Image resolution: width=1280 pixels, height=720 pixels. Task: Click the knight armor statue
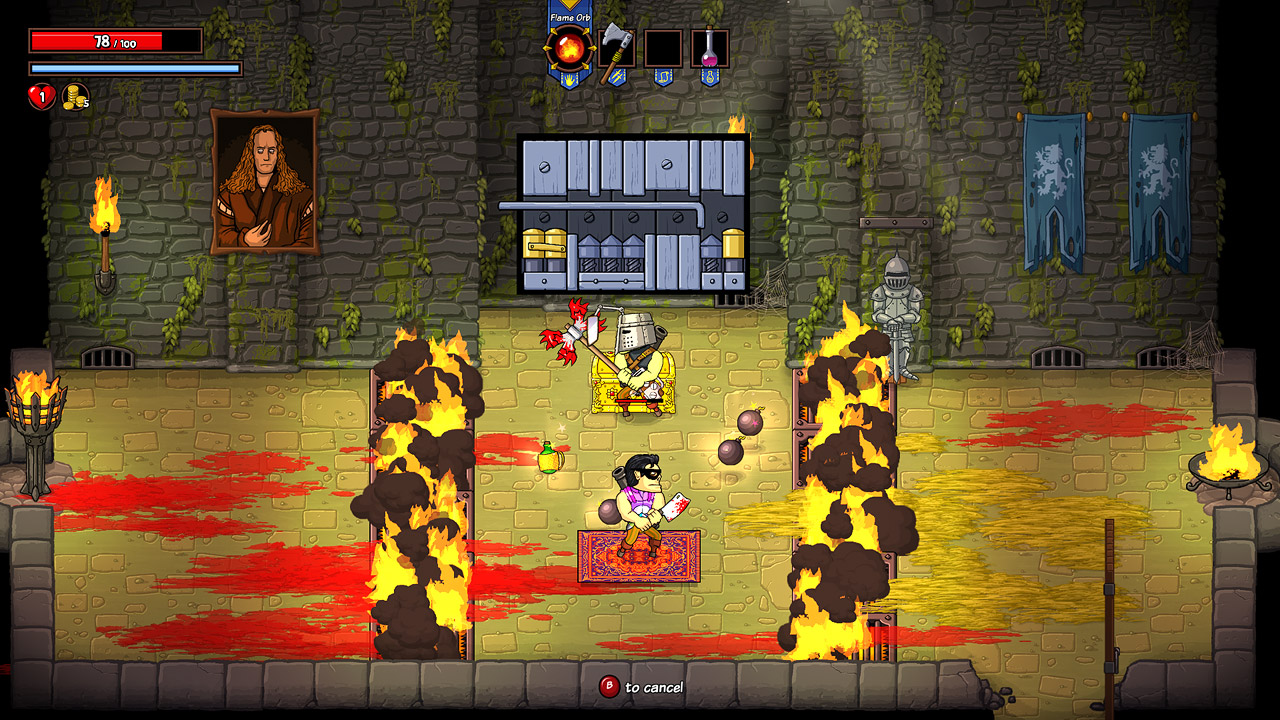tap(898, 300)
